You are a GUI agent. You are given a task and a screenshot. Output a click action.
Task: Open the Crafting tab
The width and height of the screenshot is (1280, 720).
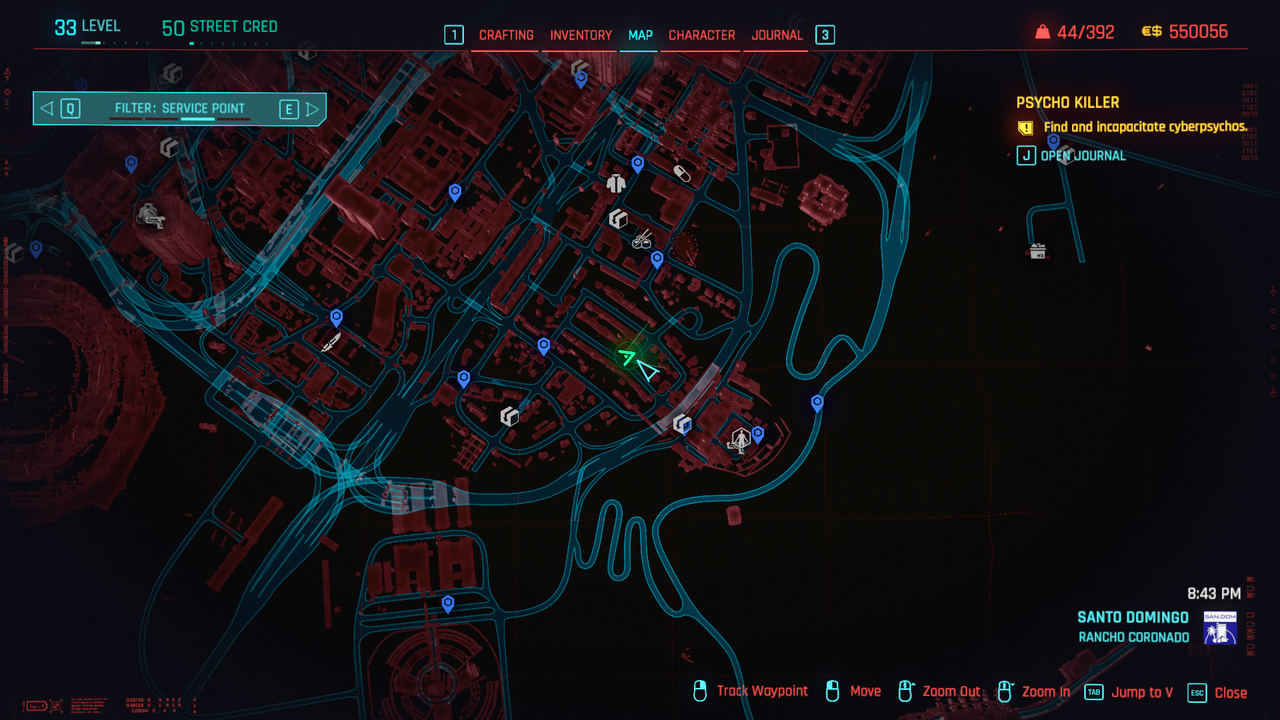tap(506, 35)
